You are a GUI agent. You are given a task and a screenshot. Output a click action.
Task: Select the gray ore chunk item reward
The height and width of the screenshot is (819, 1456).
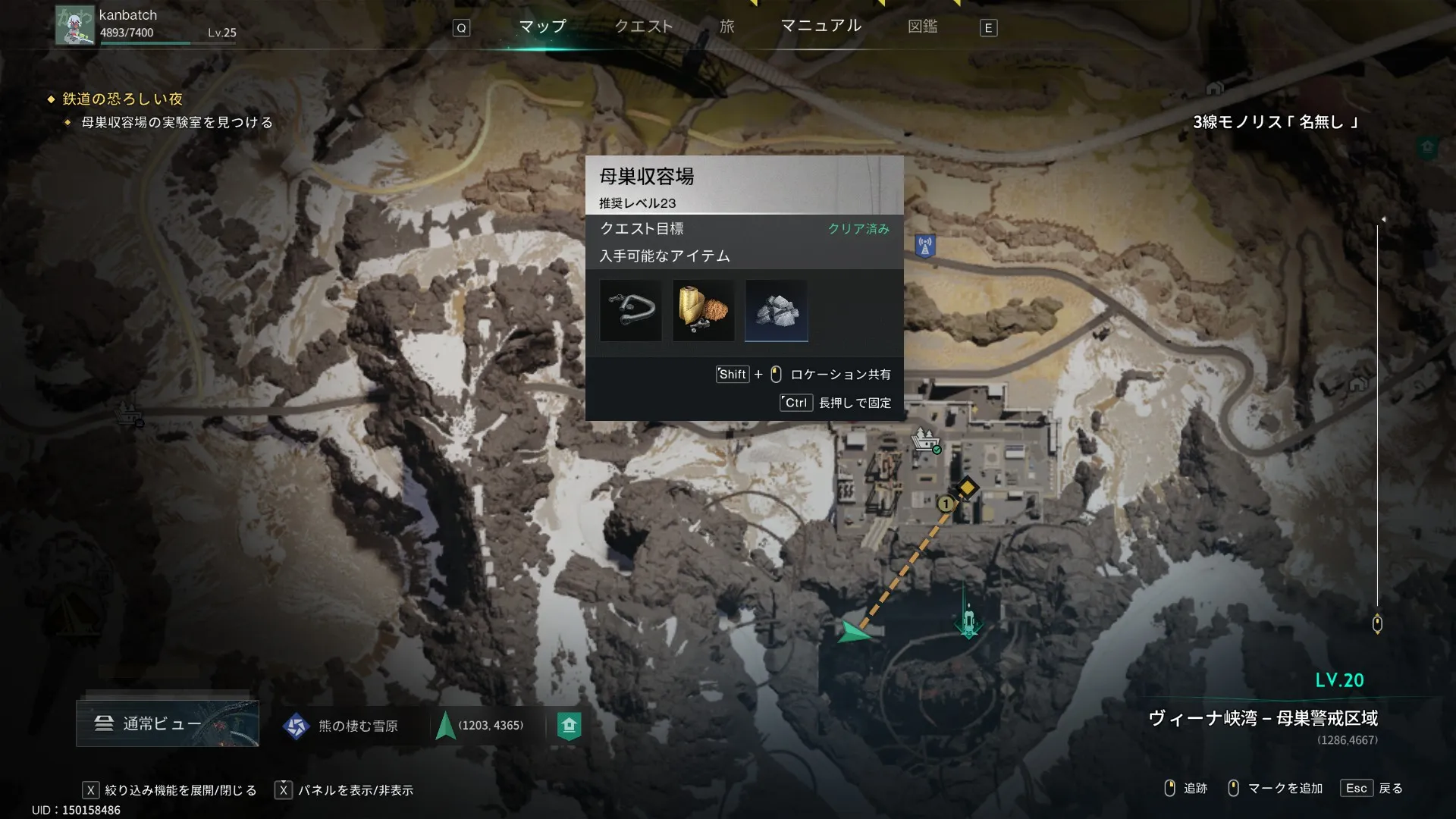click(776, 310)
